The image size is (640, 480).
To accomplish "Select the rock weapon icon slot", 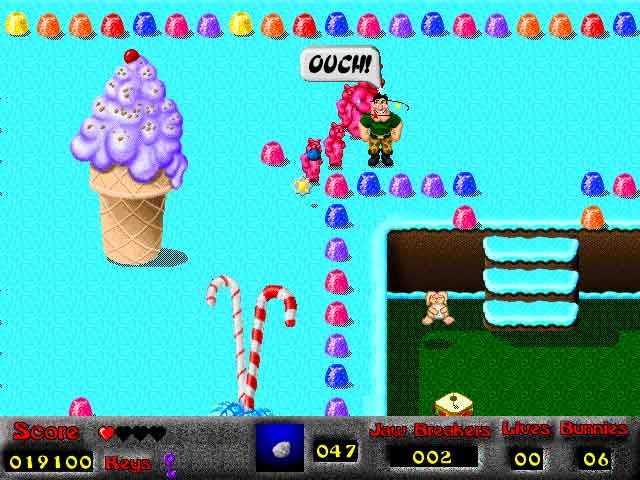I will coord(279,447).
